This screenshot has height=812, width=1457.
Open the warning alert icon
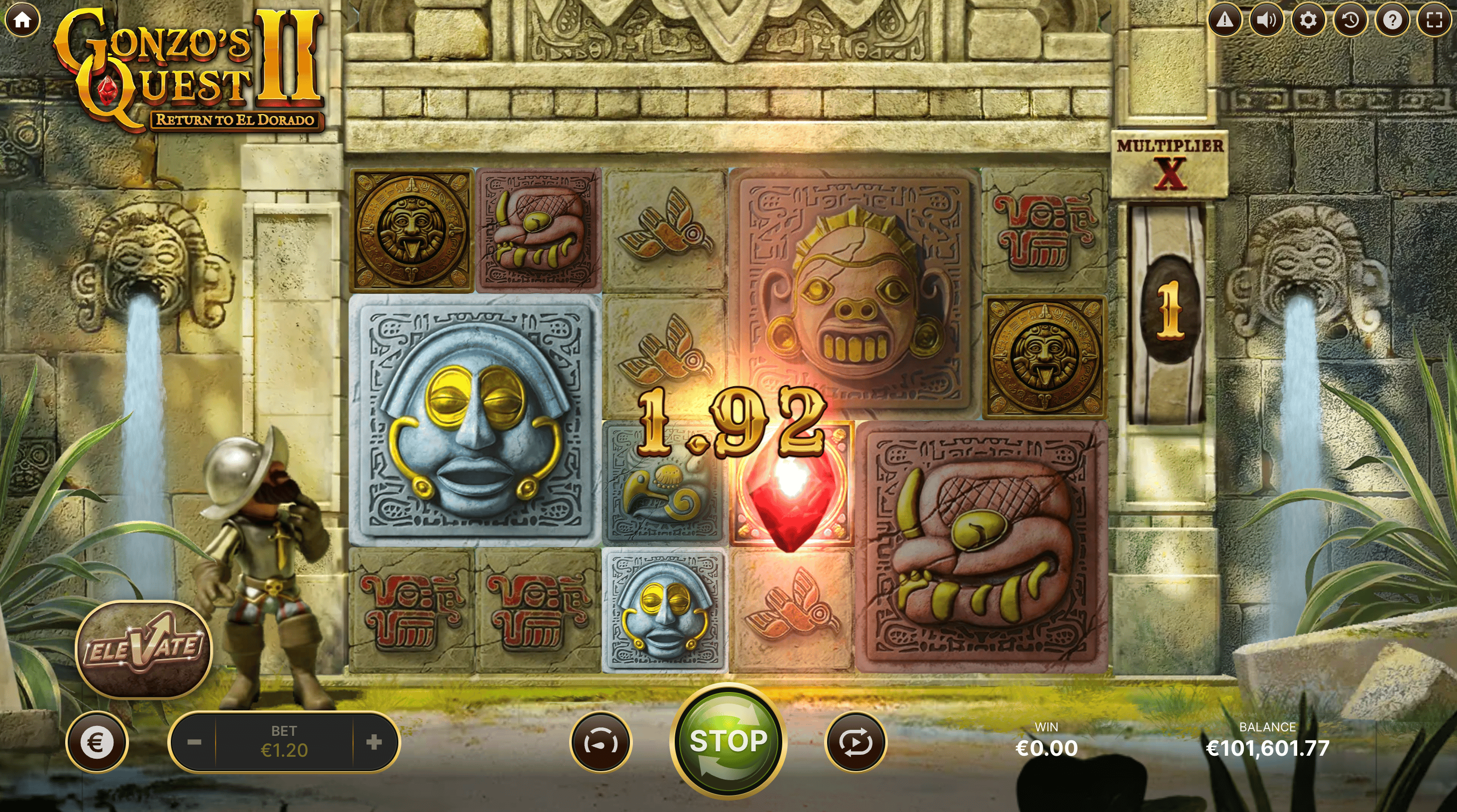tap(1224, 20)
